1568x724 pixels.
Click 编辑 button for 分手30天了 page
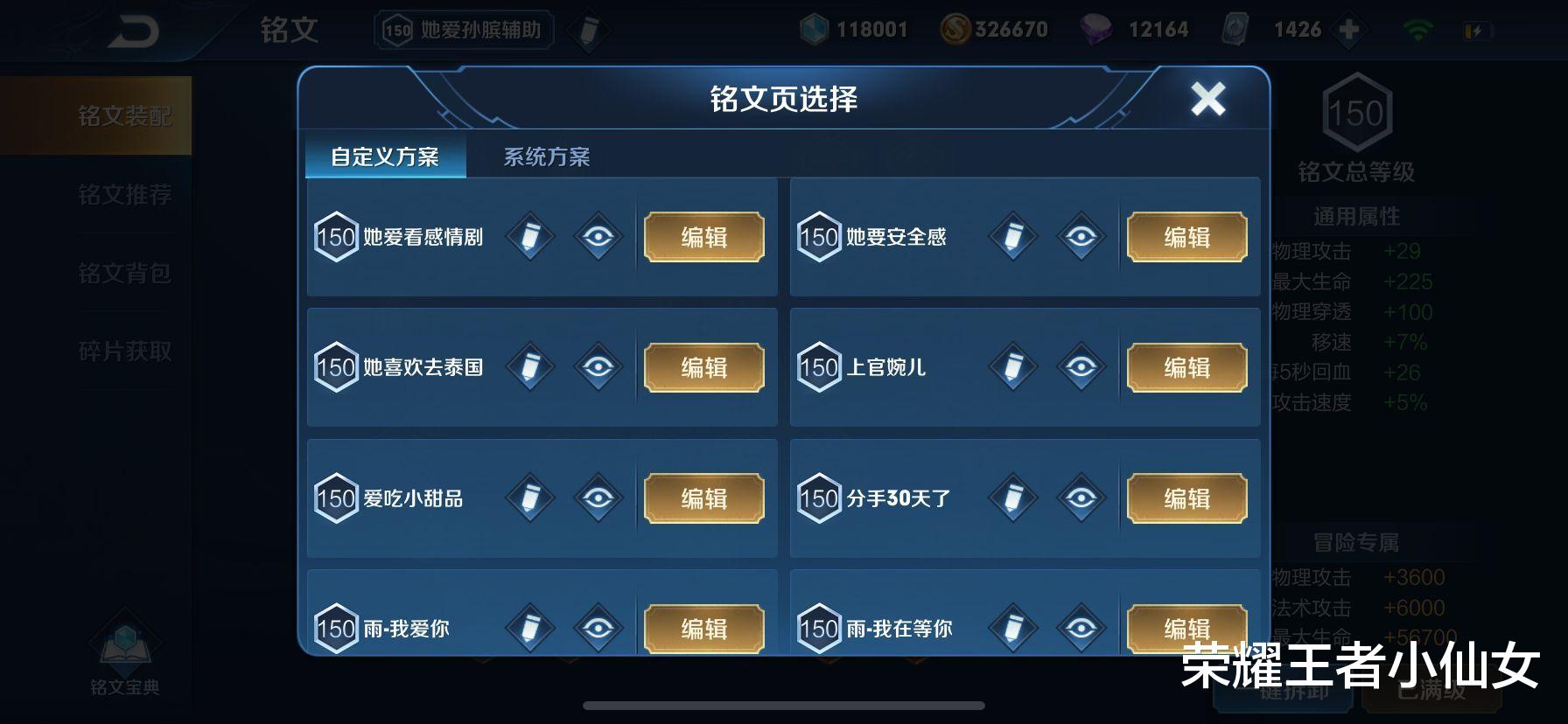click(1186, 498)
